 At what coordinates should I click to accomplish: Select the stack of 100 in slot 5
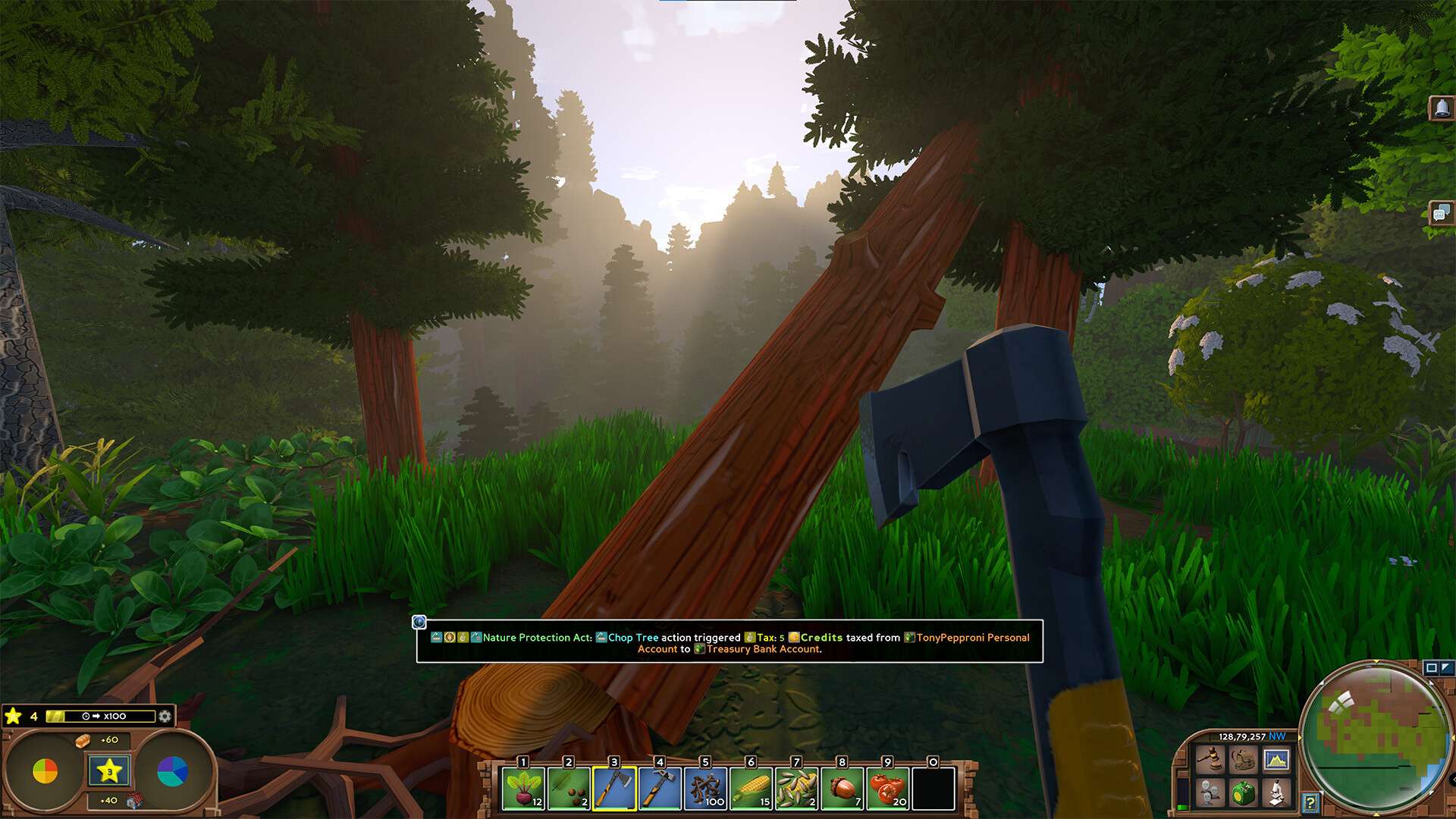(x=705, y=789)
